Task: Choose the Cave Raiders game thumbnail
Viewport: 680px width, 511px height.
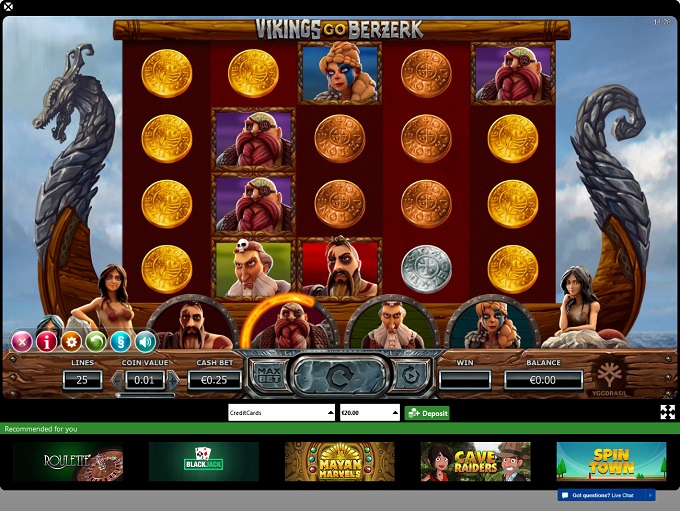Action: coord(476,461)
